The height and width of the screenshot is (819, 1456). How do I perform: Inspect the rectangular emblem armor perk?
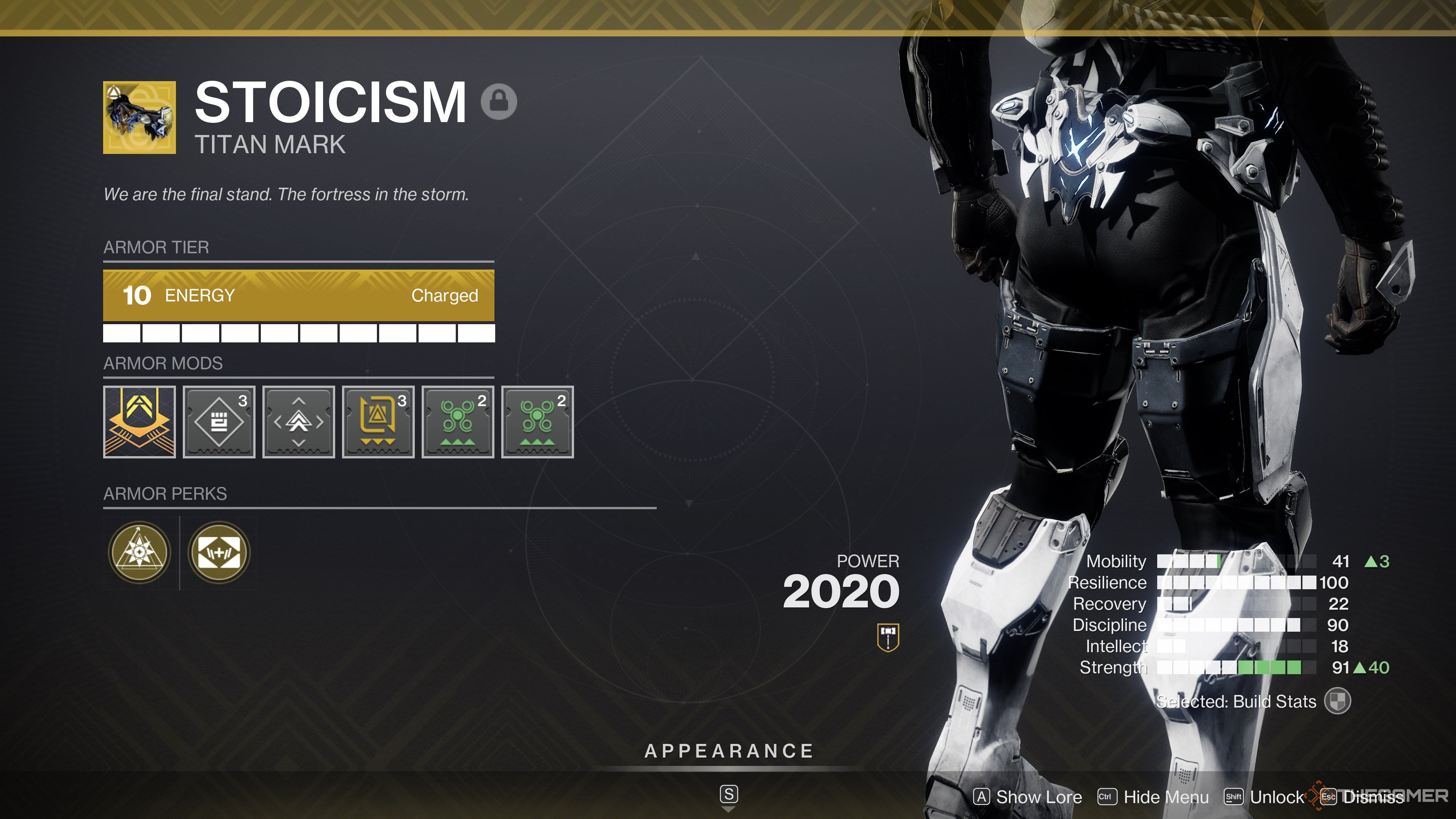click(x=219, y=552)
